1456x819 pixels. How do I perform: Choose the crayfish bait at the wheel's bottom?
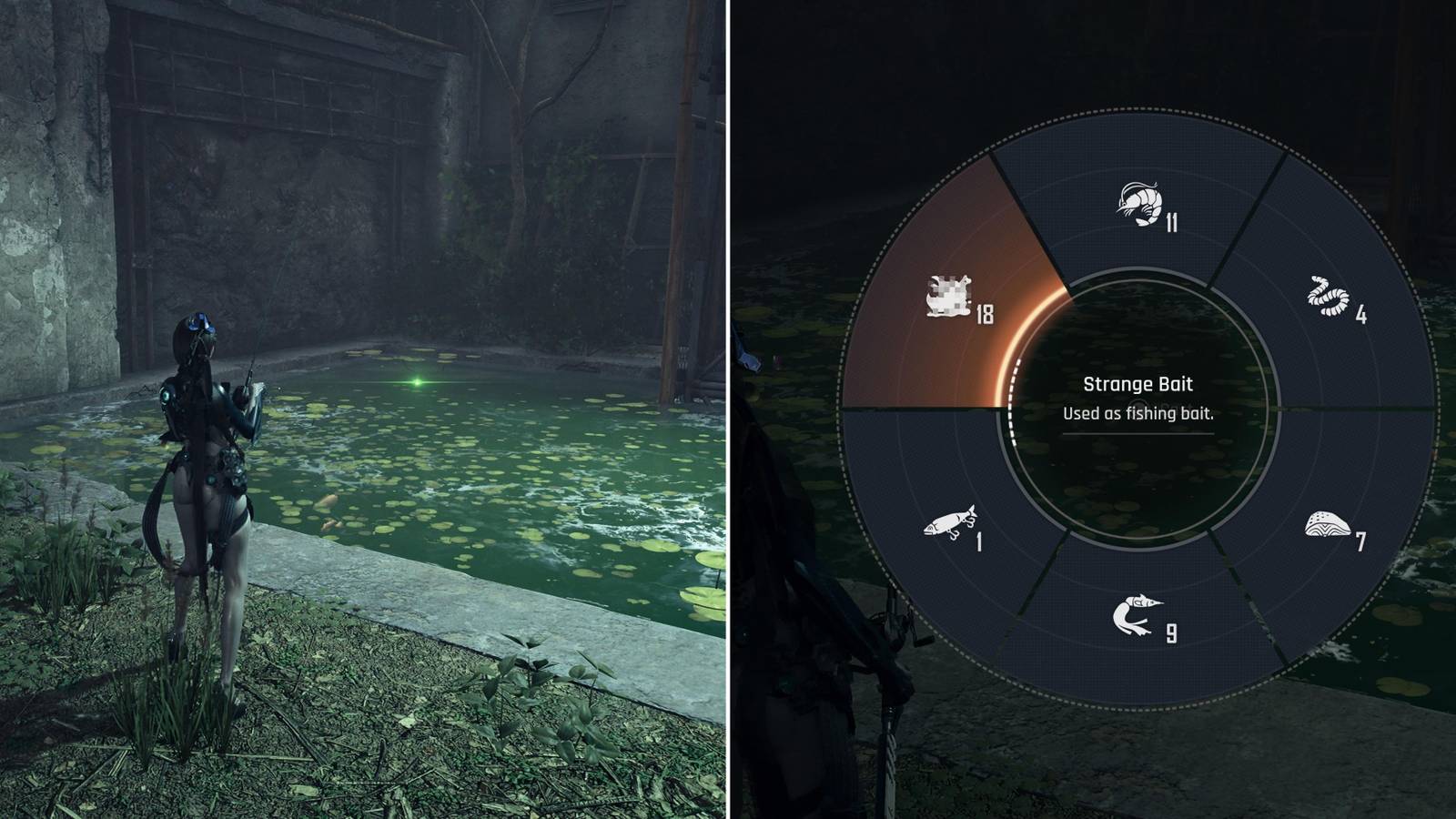pos(1137,614)
